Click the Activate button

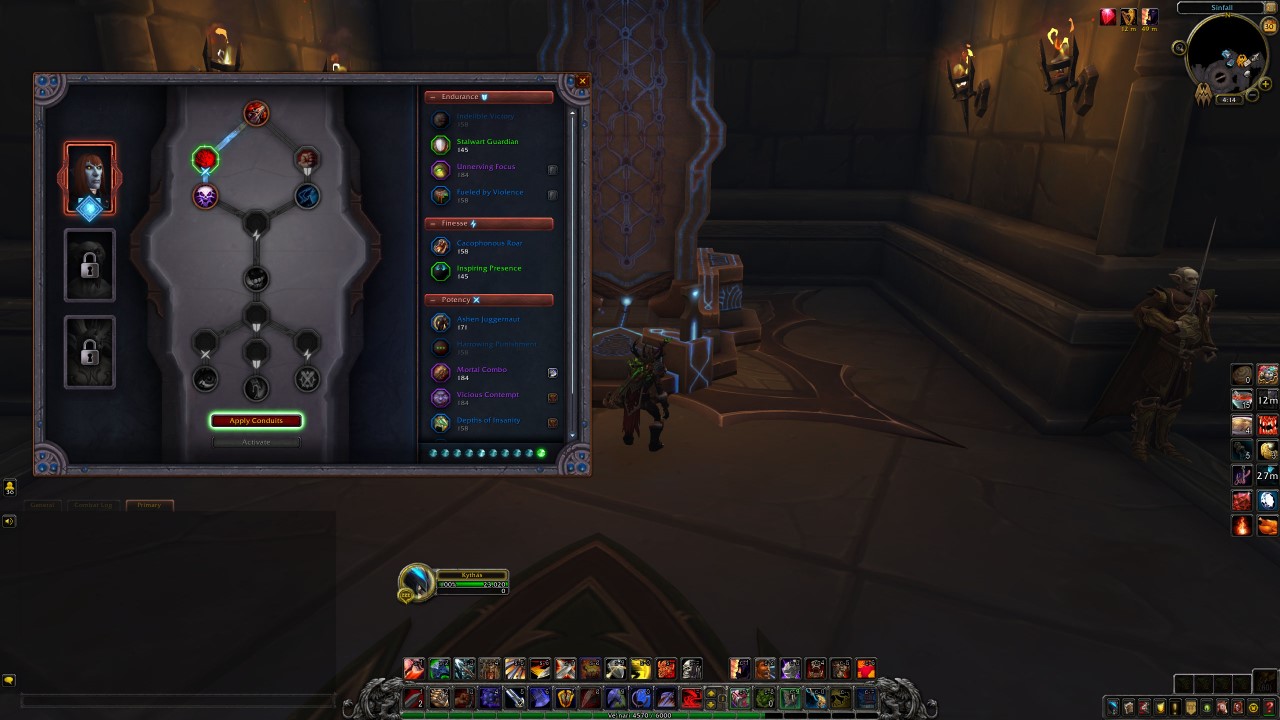(x=256, y=441)
